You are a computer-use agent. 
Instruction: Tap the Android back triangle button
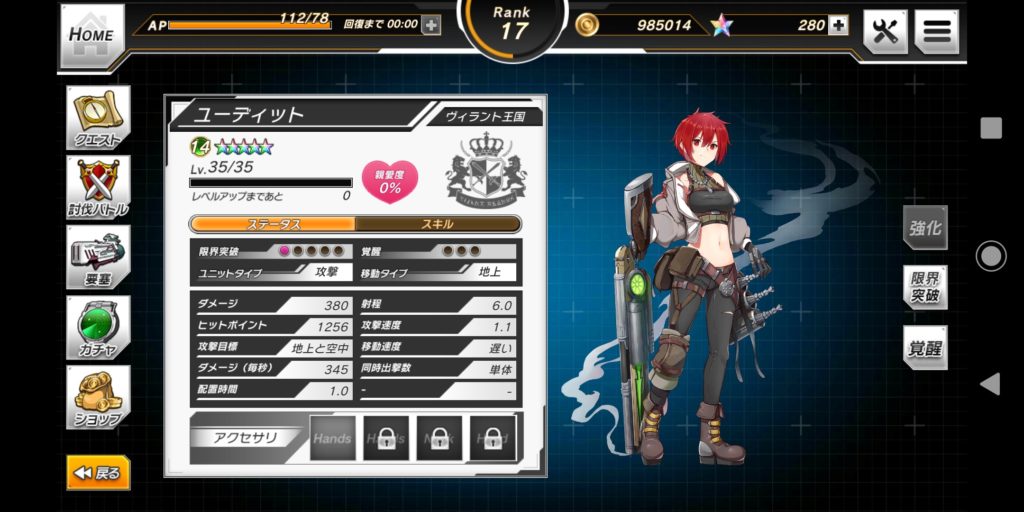click(x=990, y=384)
